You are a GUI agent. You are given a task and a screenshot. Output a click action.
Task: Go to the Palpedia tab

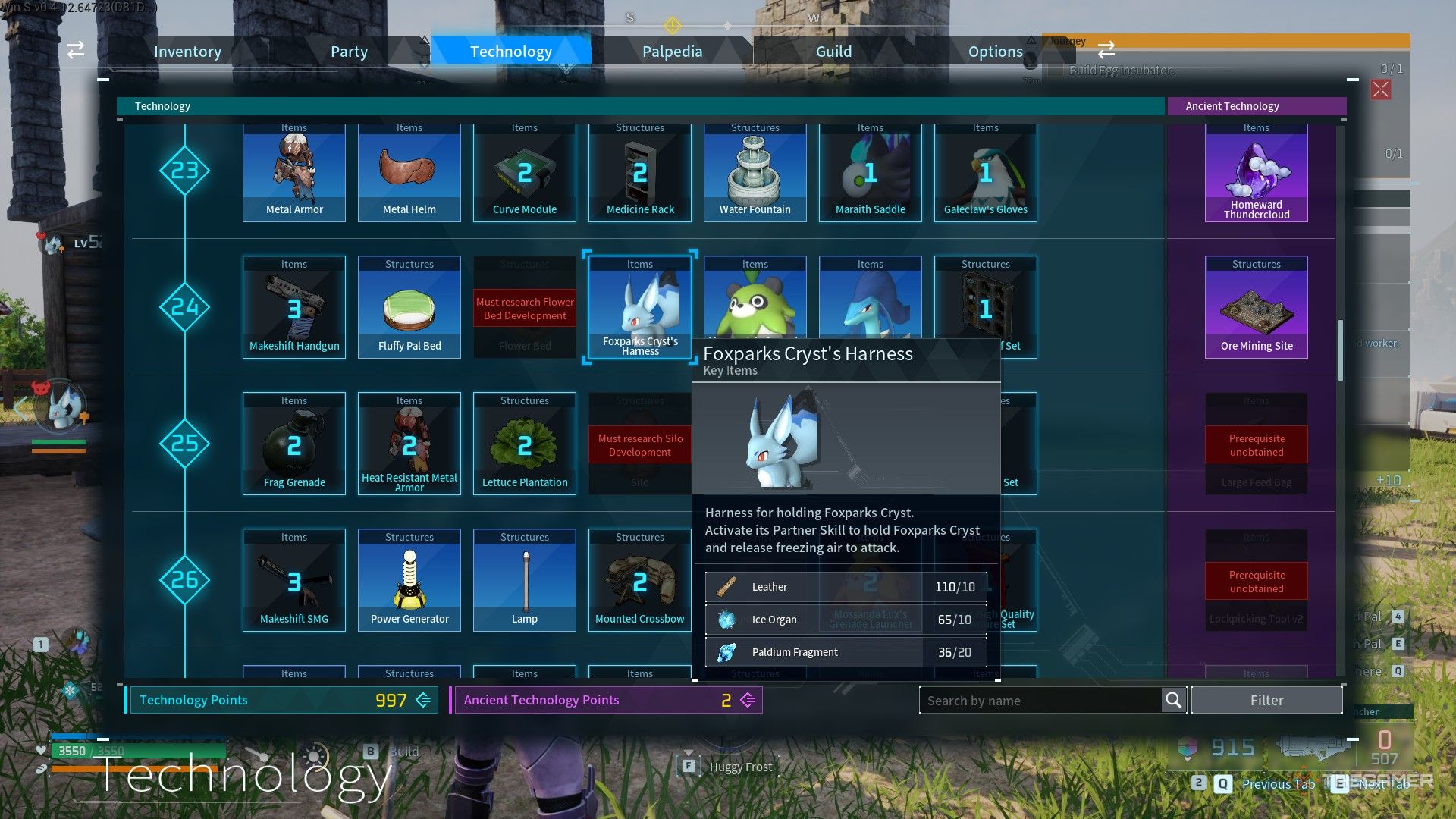coord(672,52)
